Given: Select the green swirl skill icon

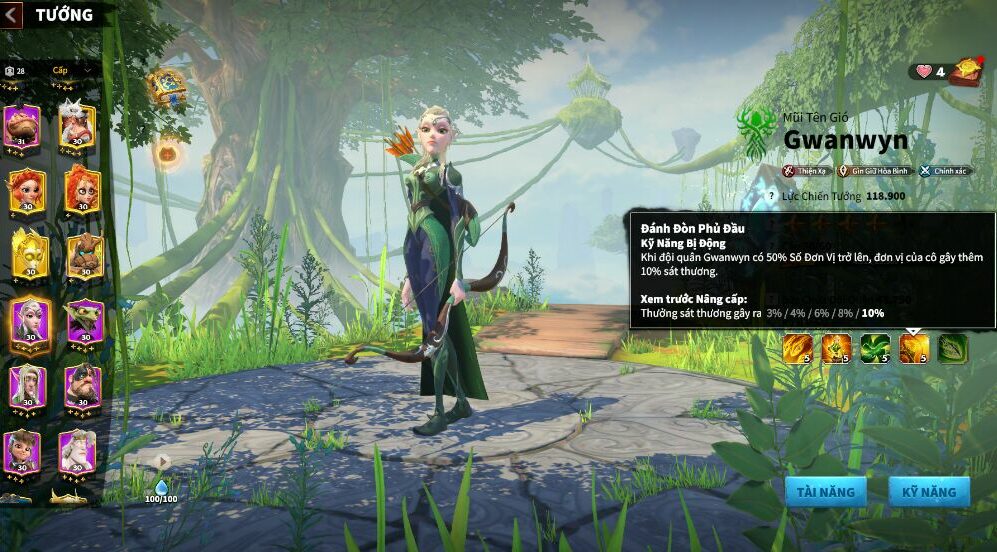Looking at the screenshot, I should pos(875,348).
